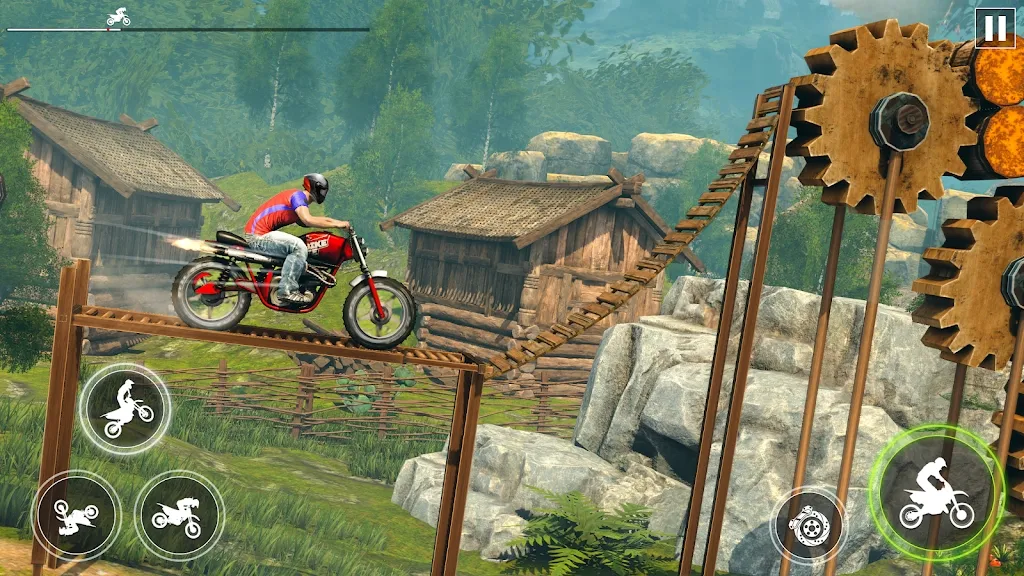Screen dimensions: 1024x576
Task: Tap the green accelerate bike button
Action: (x=936, y=490)
